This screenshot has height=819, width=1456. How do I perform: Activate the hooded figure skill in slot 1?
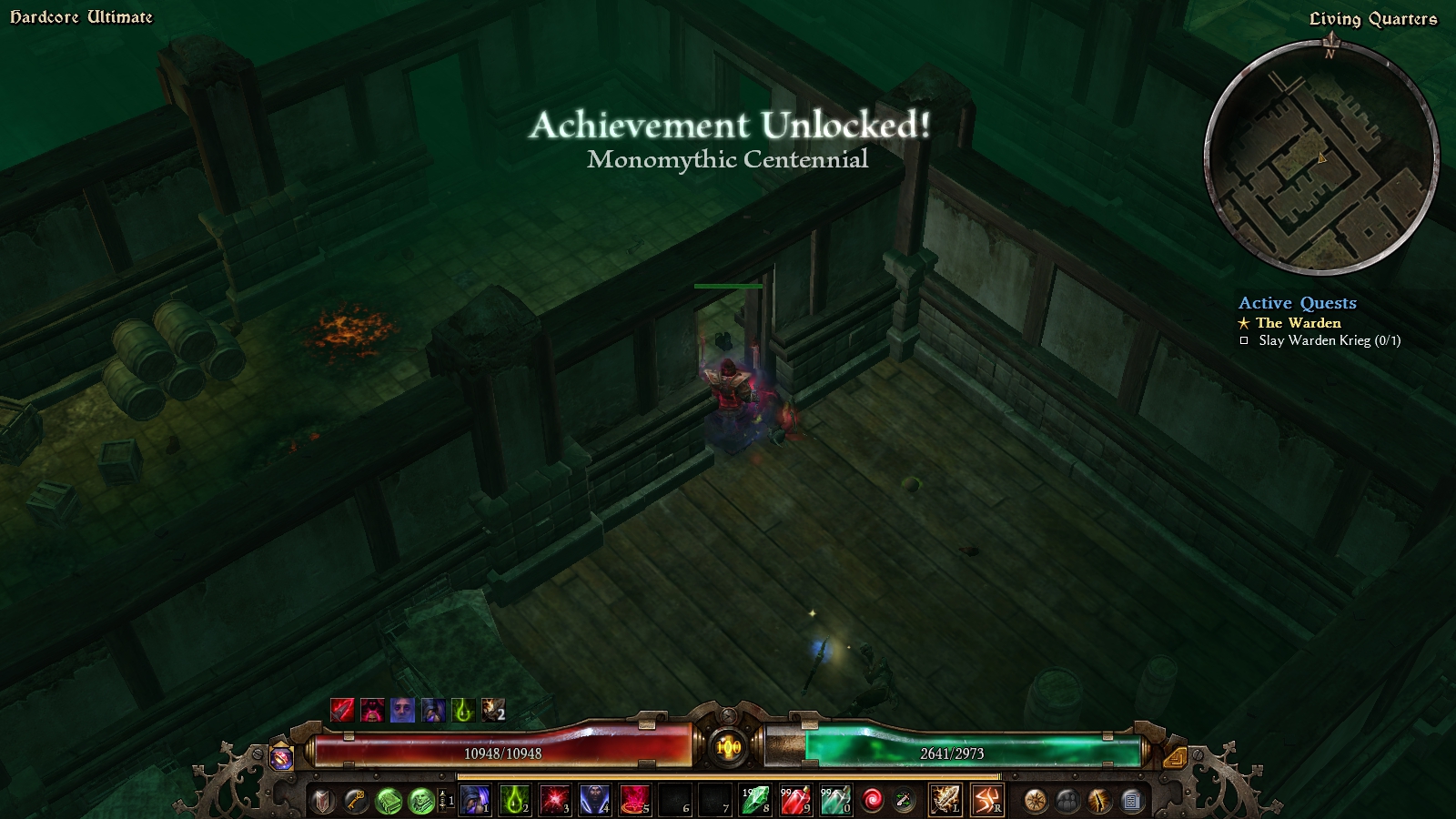(475, 800)
